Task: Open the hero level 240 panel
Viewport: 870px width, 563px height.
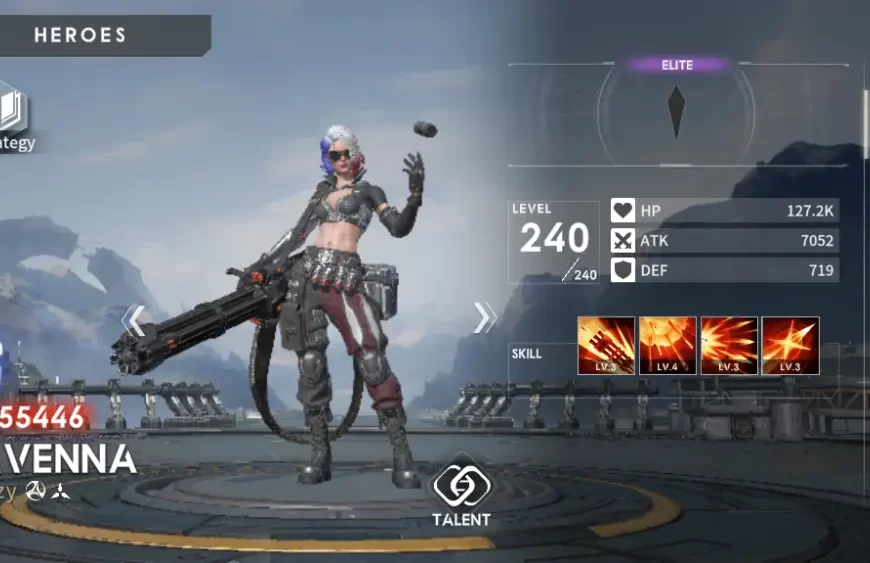Action: (x=553, y=240)
